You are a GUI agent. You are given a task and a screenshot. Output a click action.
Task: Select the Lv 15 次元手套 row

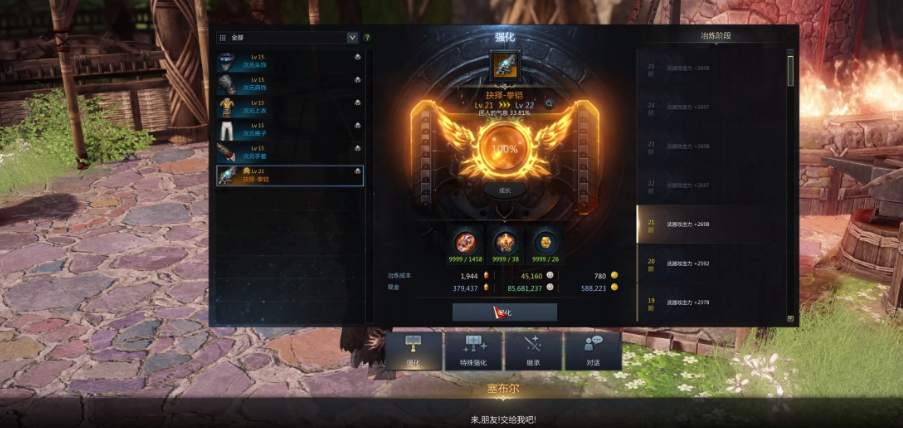coord(290,152)
